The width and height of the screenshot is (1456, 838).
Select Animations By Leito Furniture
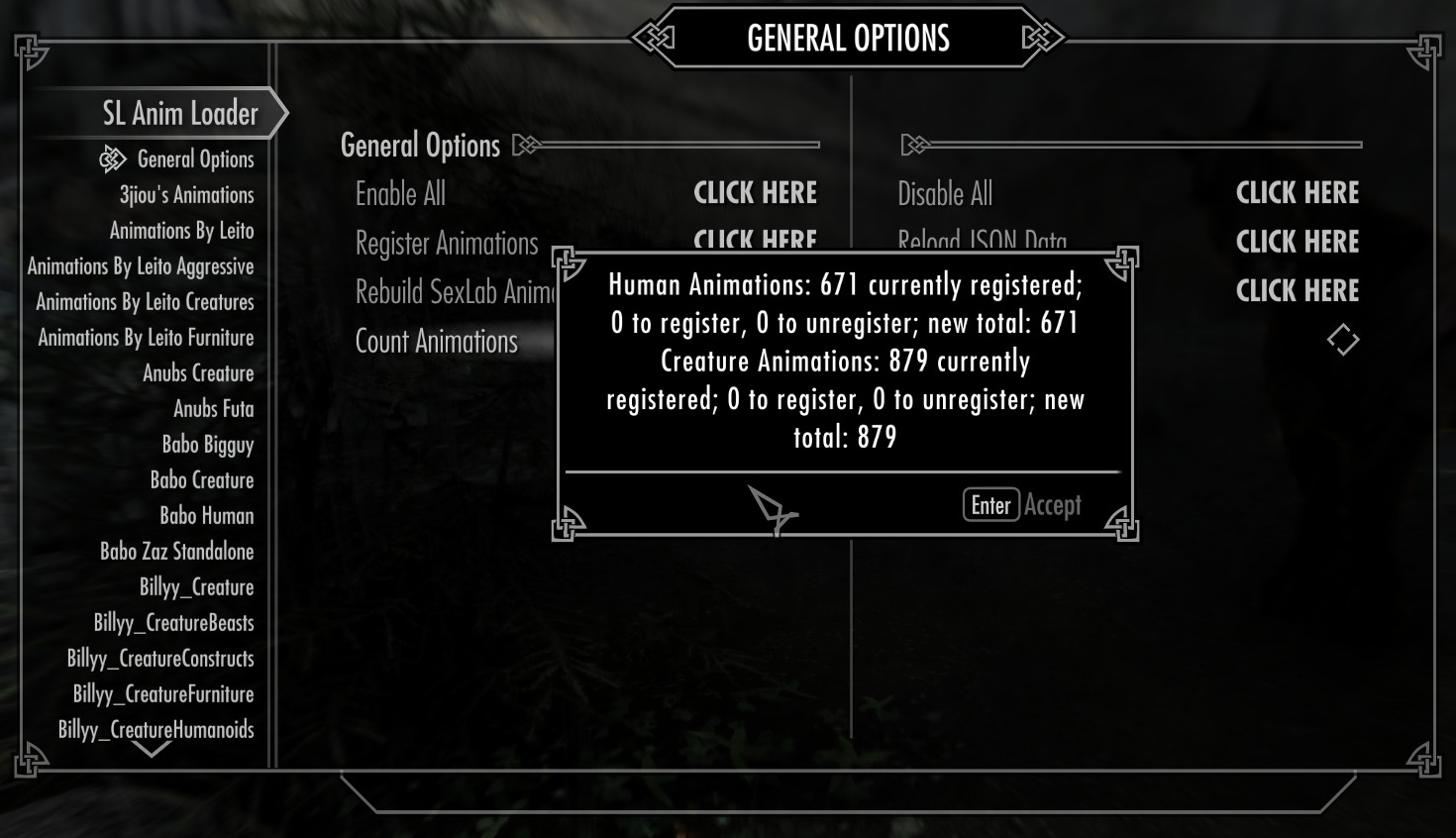146,338
